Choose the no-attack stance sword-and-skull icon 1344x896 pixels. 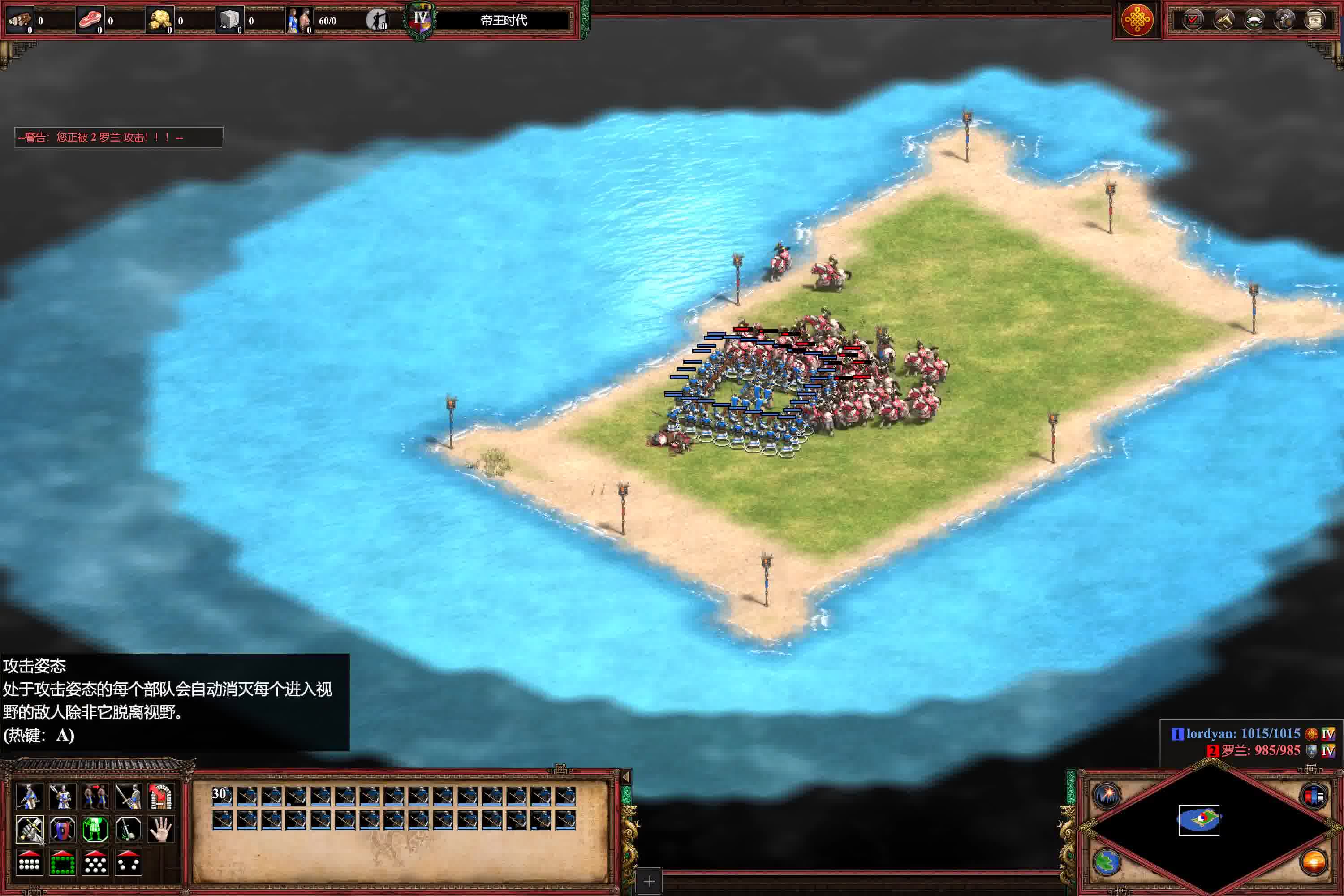click(128, 828)
